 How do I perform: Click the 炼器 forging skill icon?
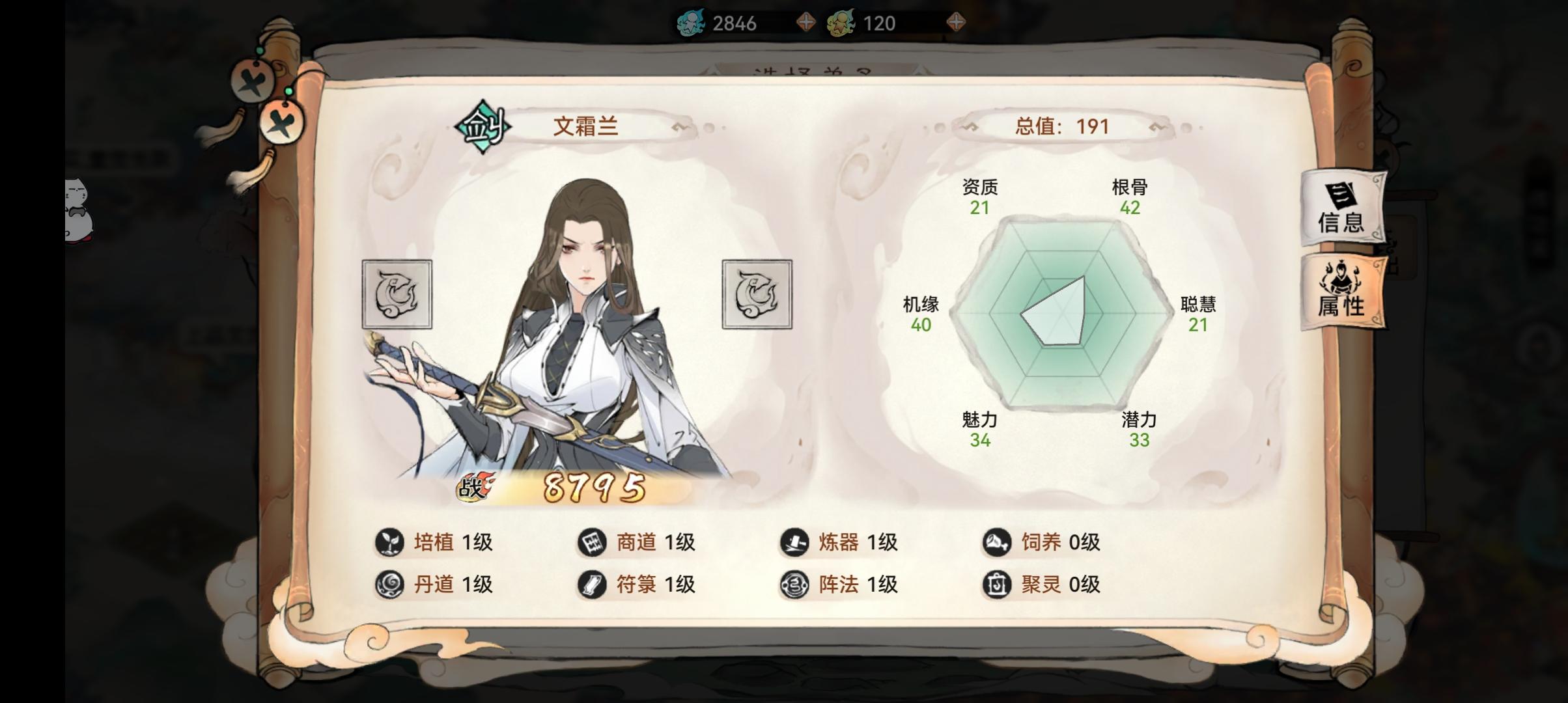[x=796, y=542]
